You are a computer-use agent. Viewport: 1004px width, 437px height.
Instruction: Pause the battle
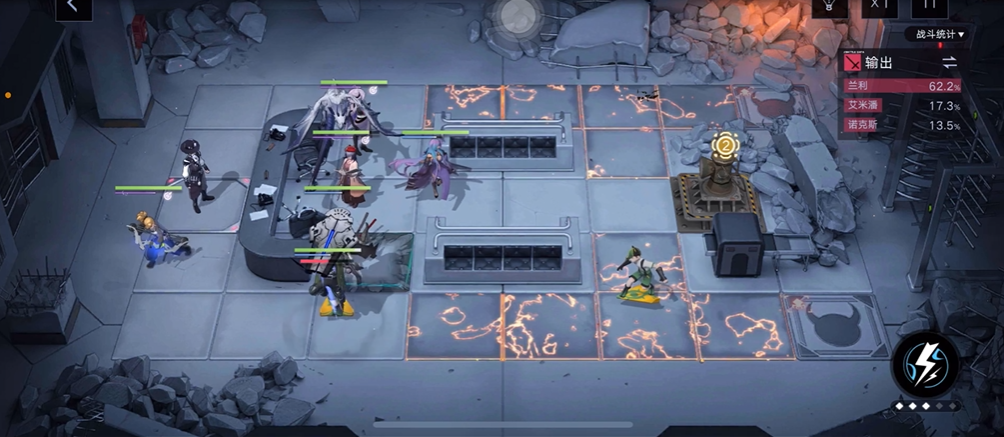point(930,6)
